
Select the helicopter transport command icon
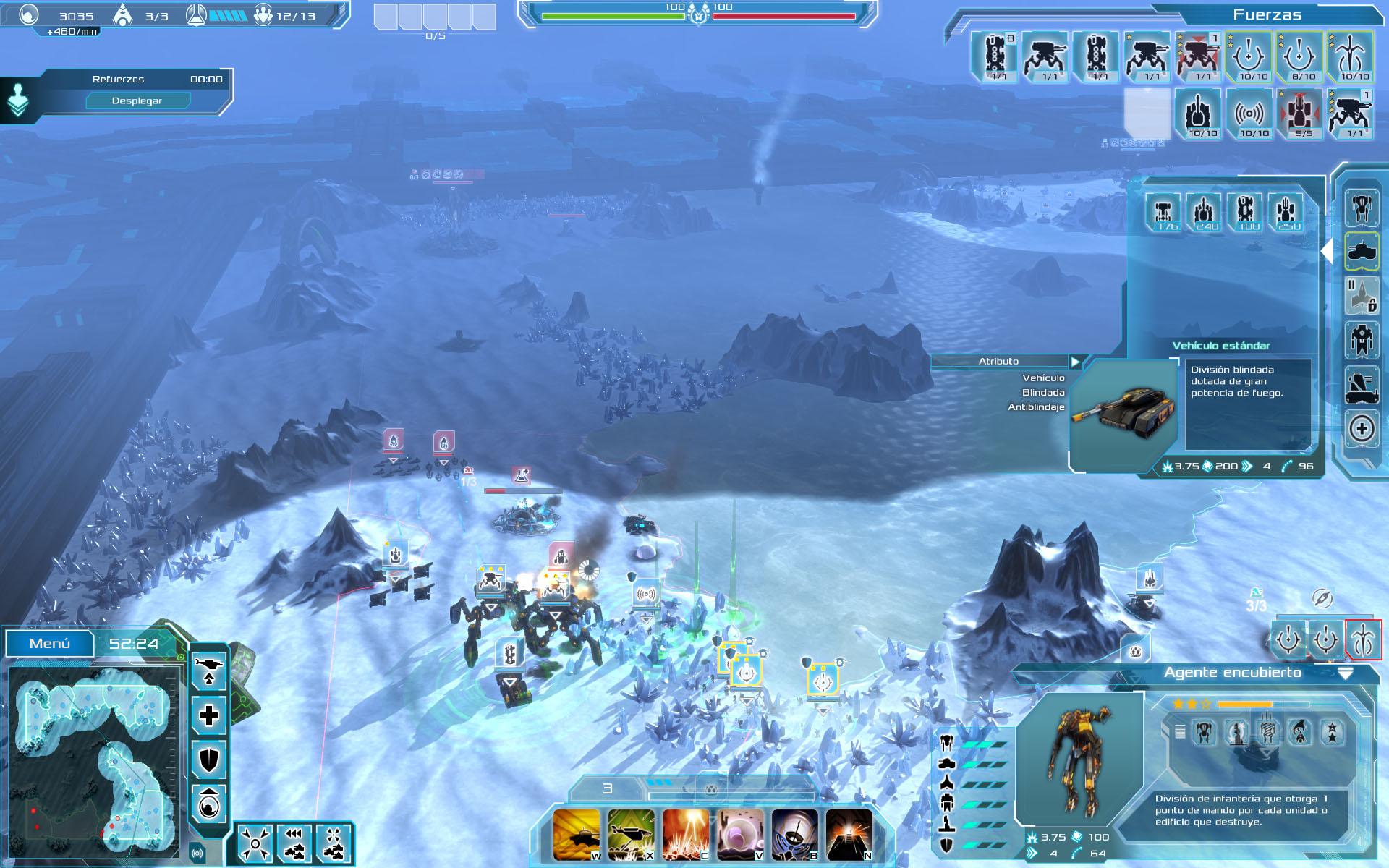(x=208, y=670)
